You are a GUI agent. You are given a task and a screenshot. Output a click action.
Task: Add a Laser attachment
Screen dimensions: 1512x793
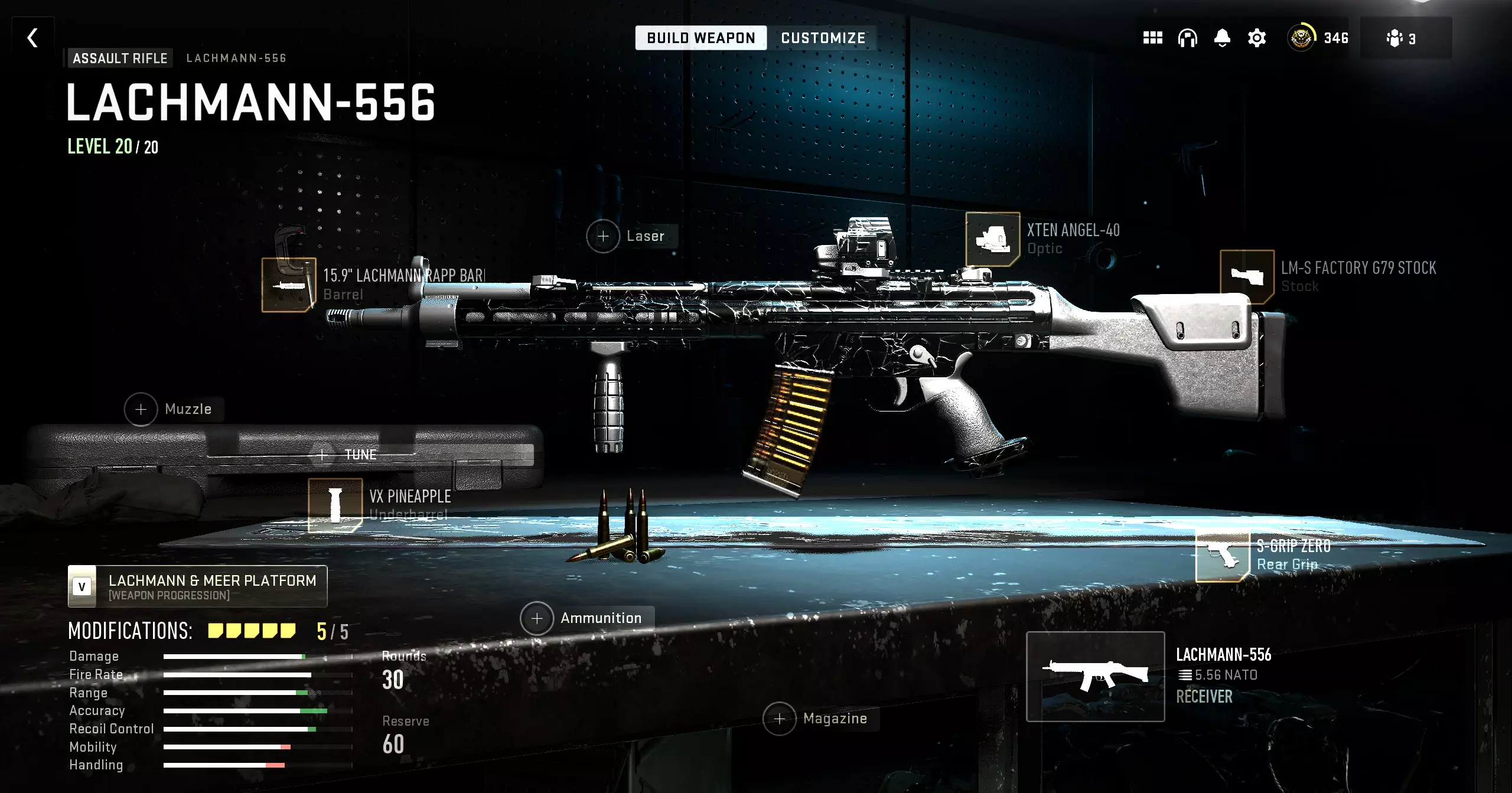coord(603,236)
